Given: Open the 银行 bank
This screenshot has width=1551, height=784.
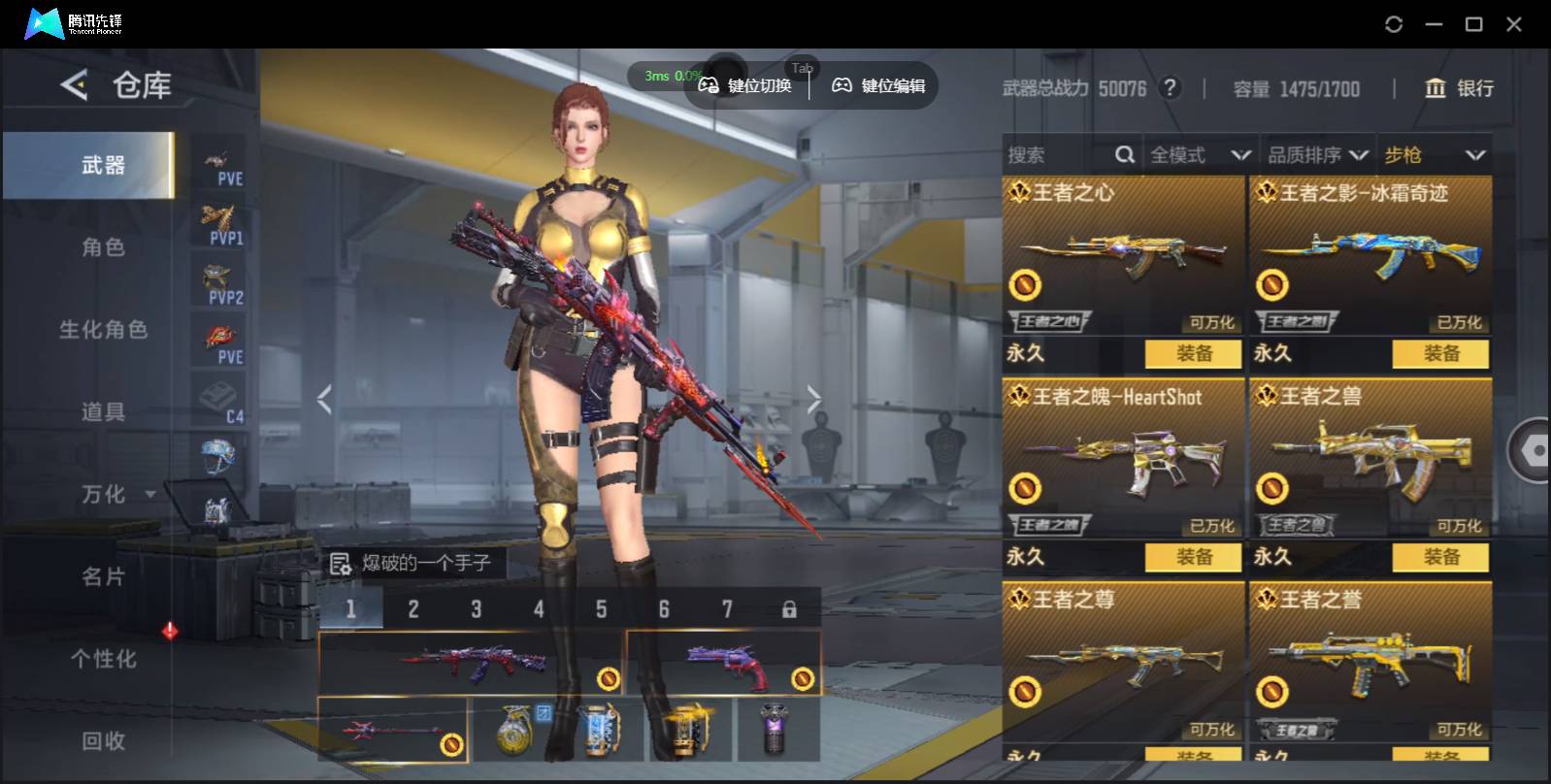Looking at the screenshot, I should coord(1459,88).
